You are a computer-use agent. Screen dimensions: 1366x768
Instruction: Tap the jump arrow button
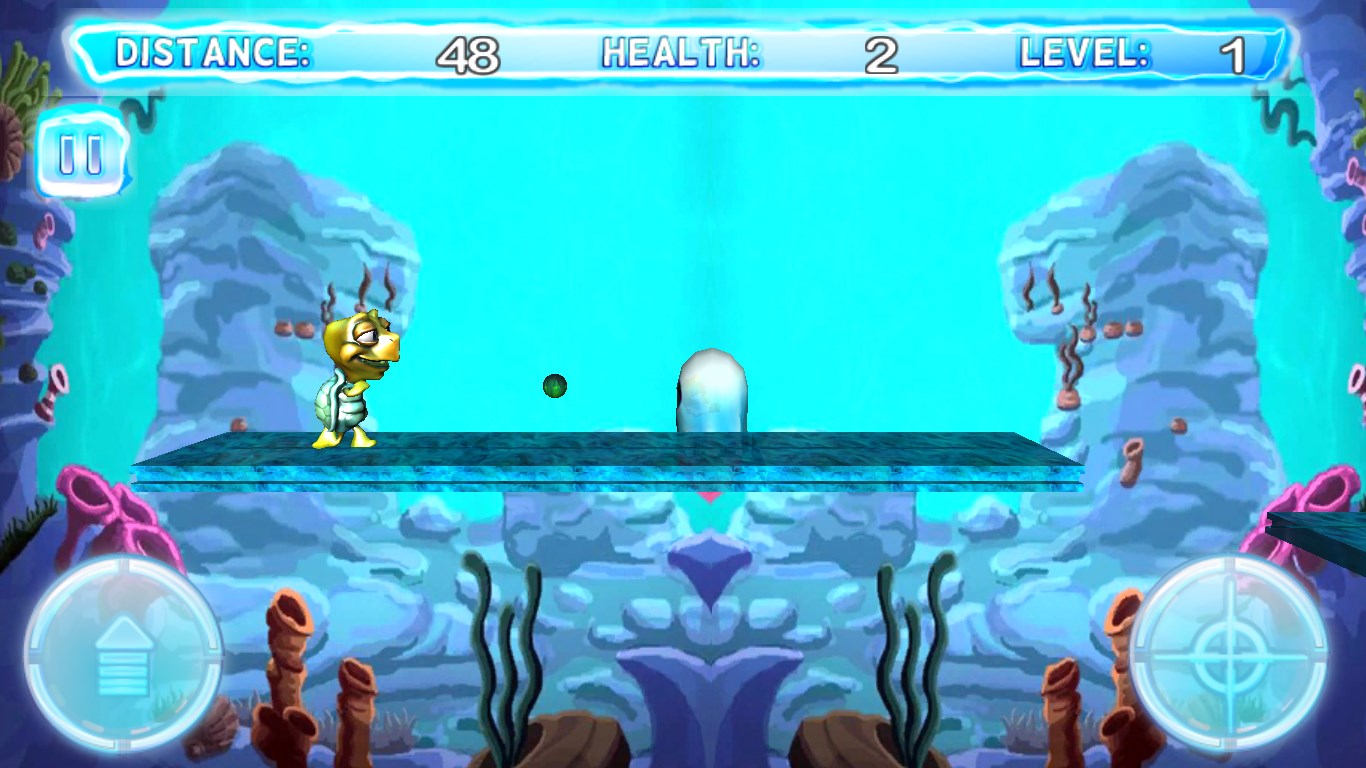tap(123, 655)
